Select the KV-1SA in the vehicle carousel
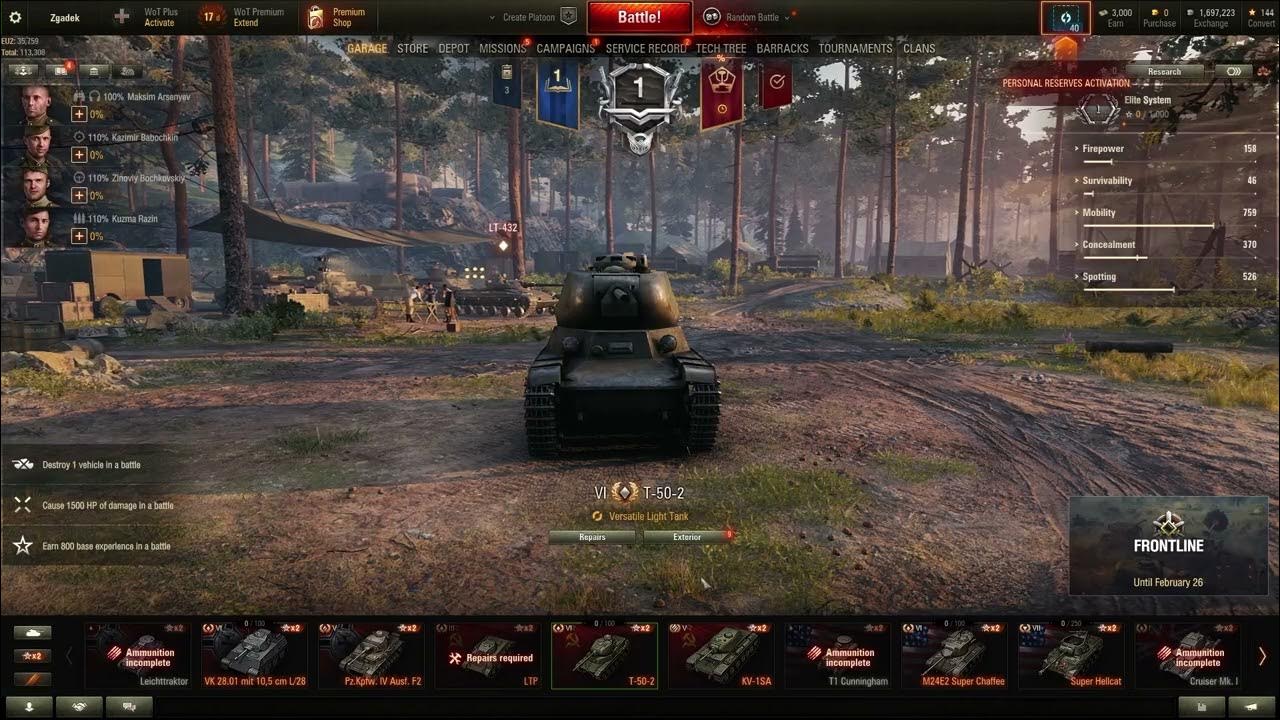 click(x=720, y=655)
